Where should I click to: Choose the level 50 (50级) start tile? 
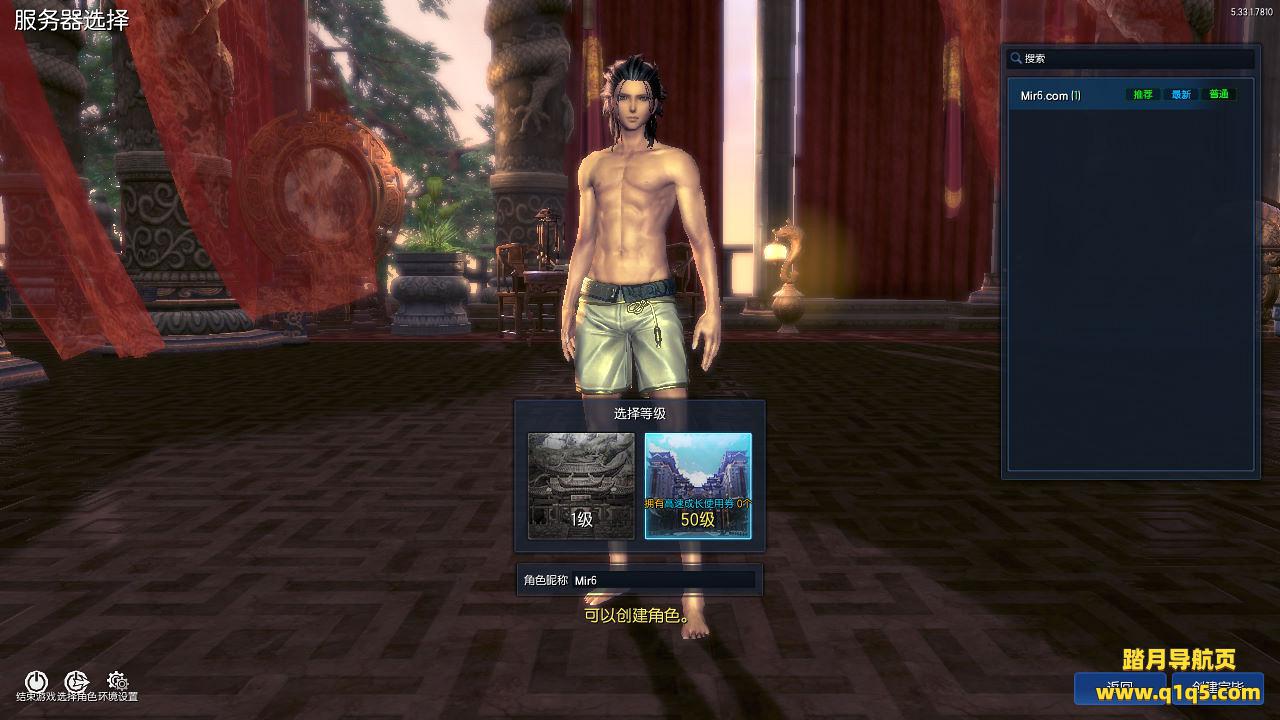point(698,485)
